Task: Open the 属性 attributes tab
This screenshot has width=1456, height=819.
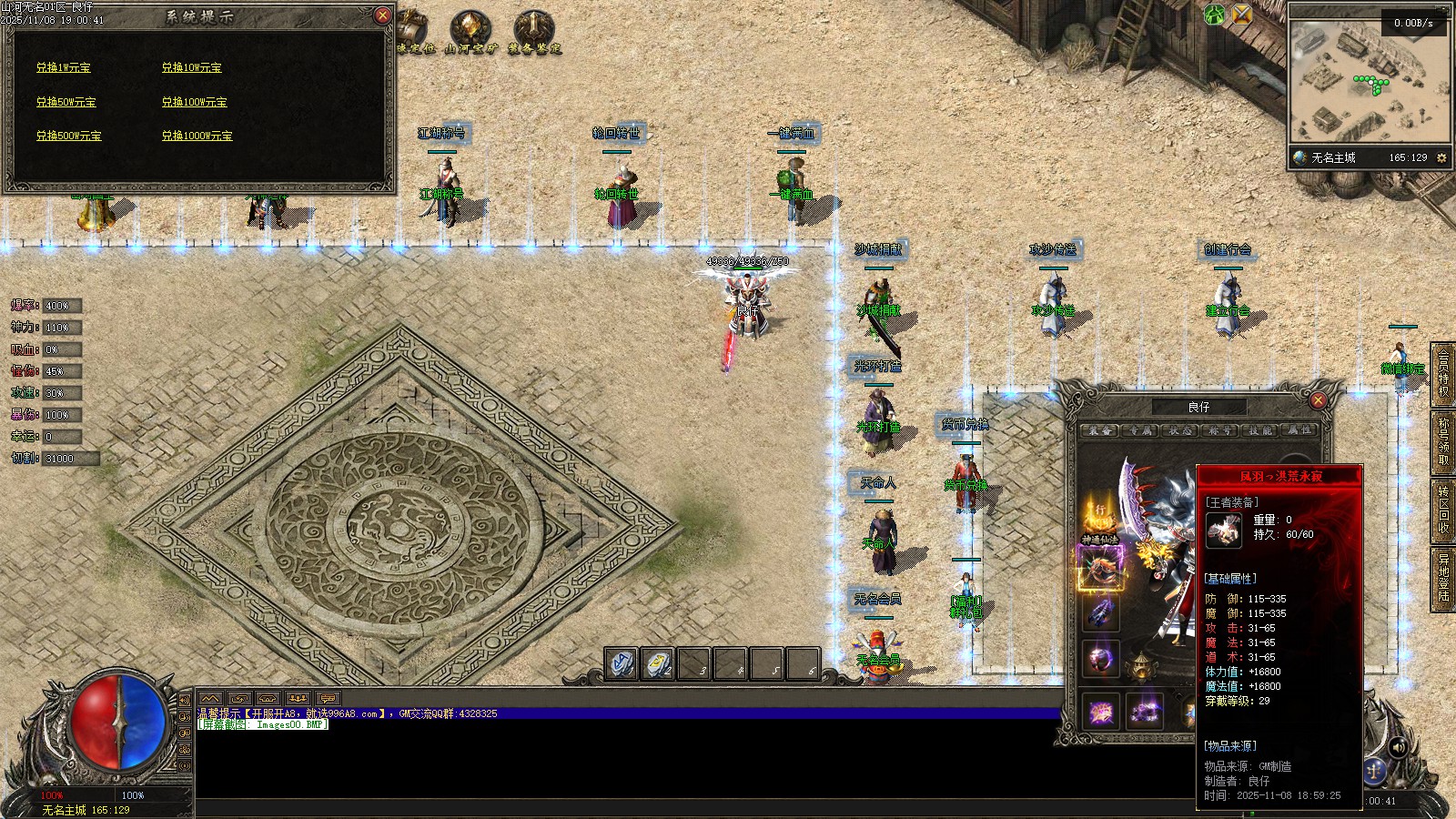Action: pyautogui.click(x=1300, y=430)
